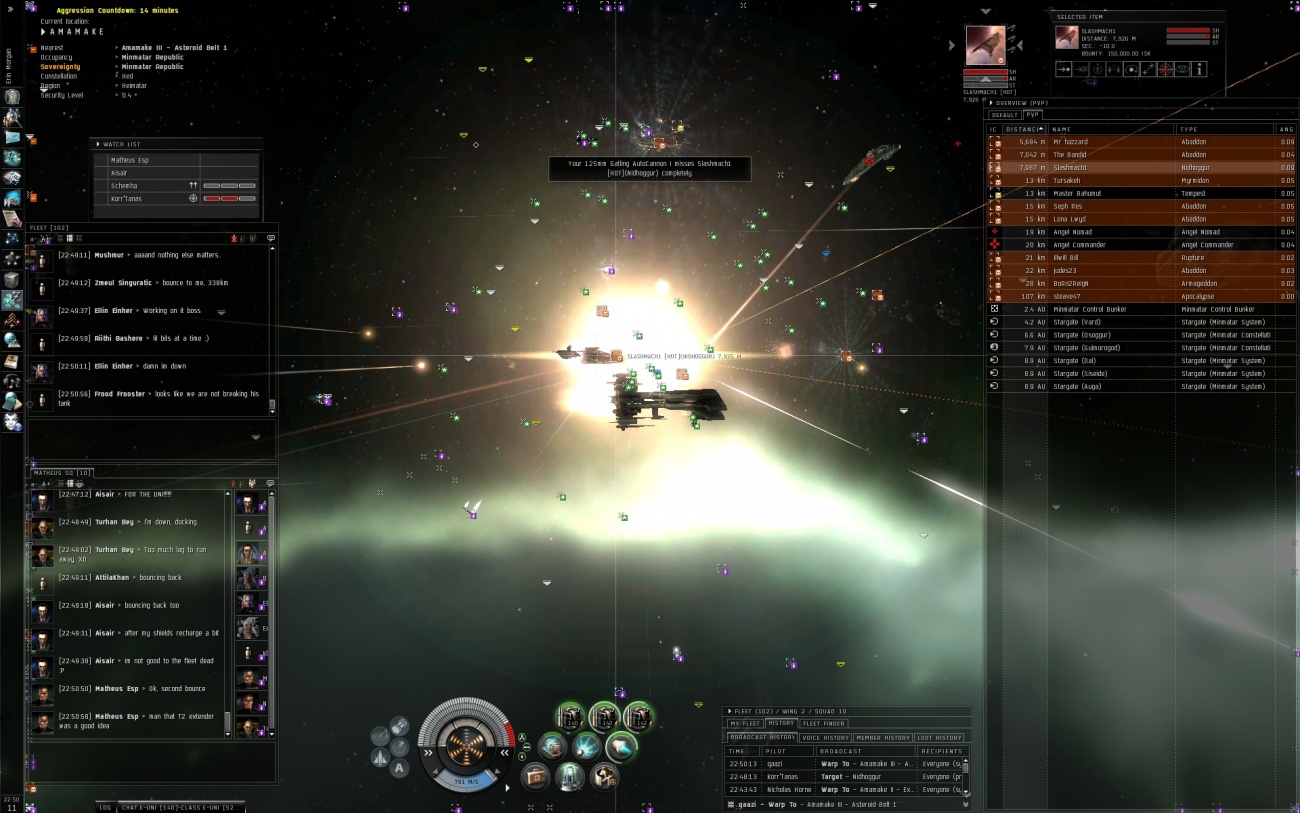Switch to the Default overview tab

pyautogui.click(x=1004, y=115)
